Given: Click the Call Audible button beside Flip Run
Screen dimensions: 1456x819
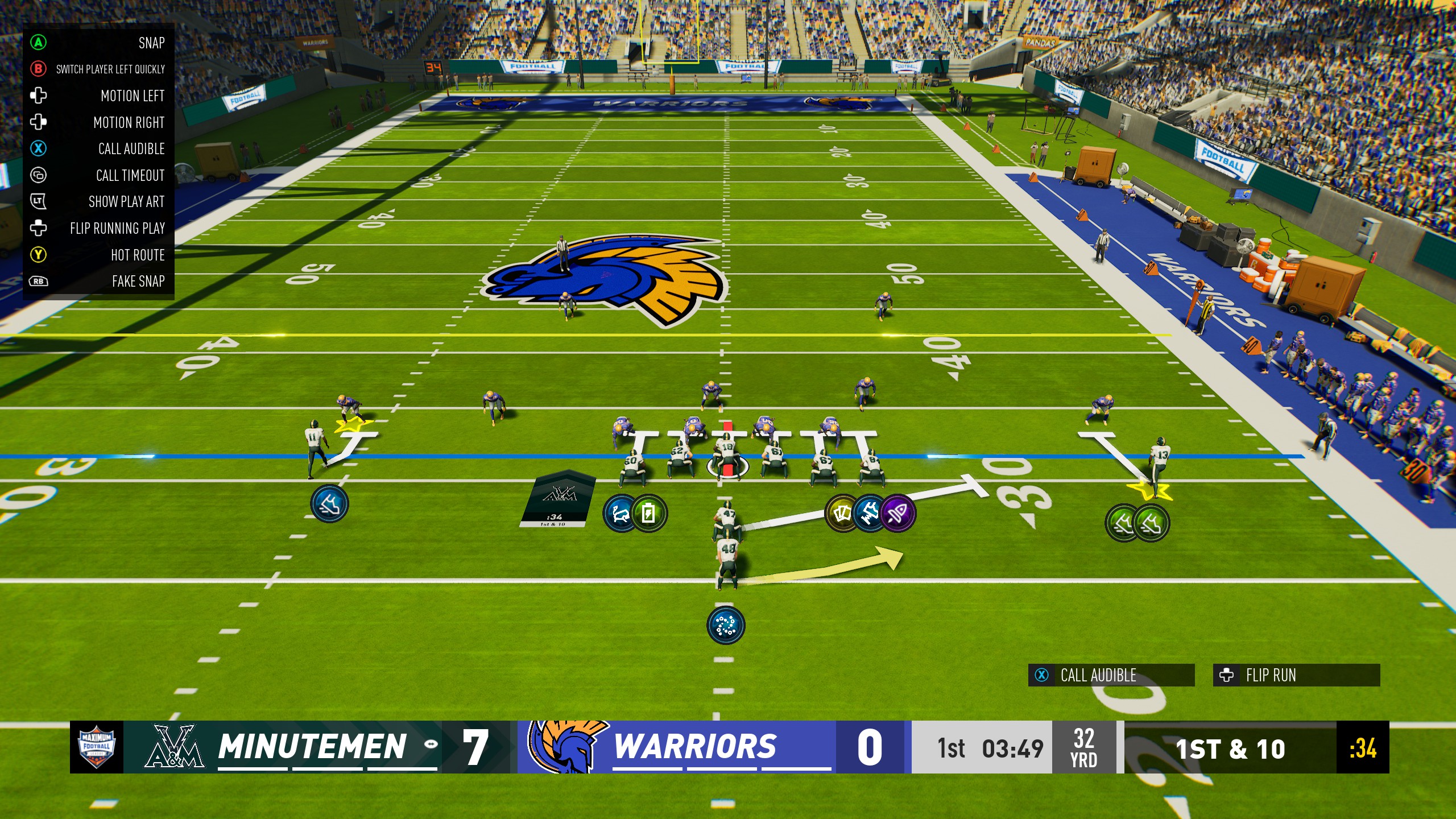Looking at the screenshot, I should [1111, 675].
